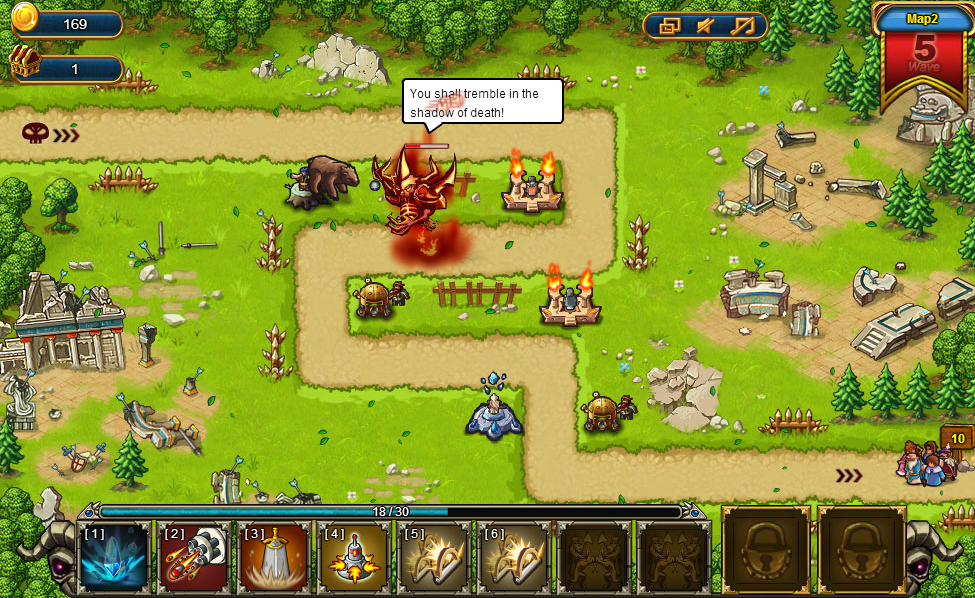Toggle music using the music note icon
This screenshot has height=598, width=975.
pos(742,26)
